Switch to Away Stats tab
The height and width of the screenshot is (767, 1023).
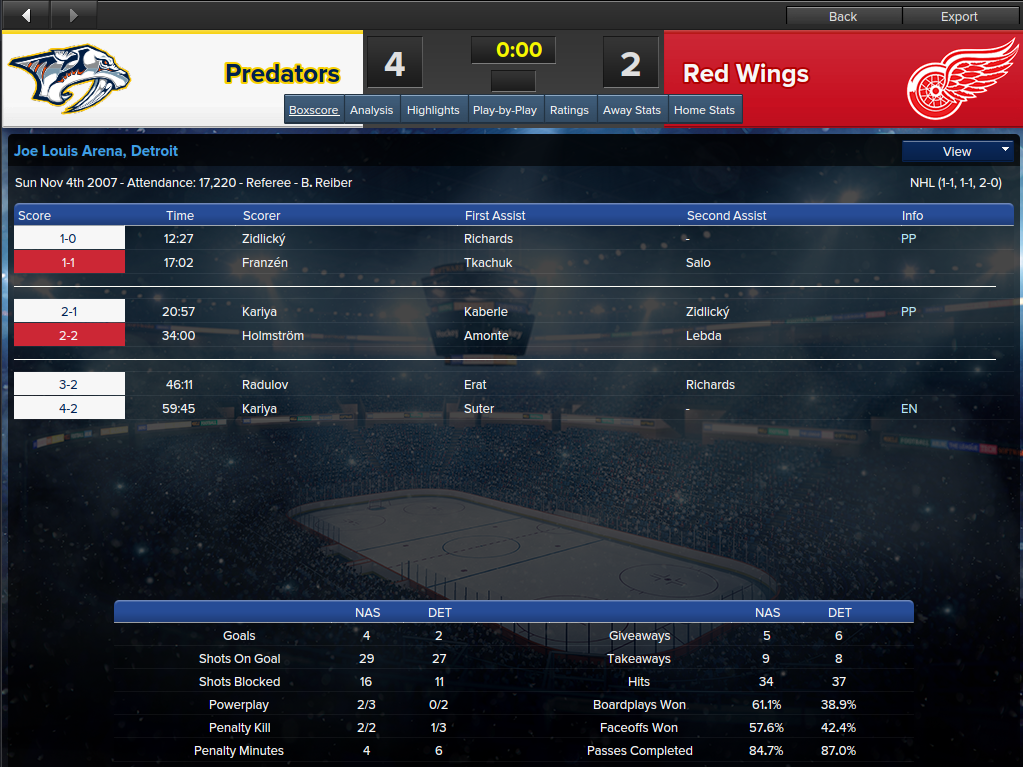[632, 110]
